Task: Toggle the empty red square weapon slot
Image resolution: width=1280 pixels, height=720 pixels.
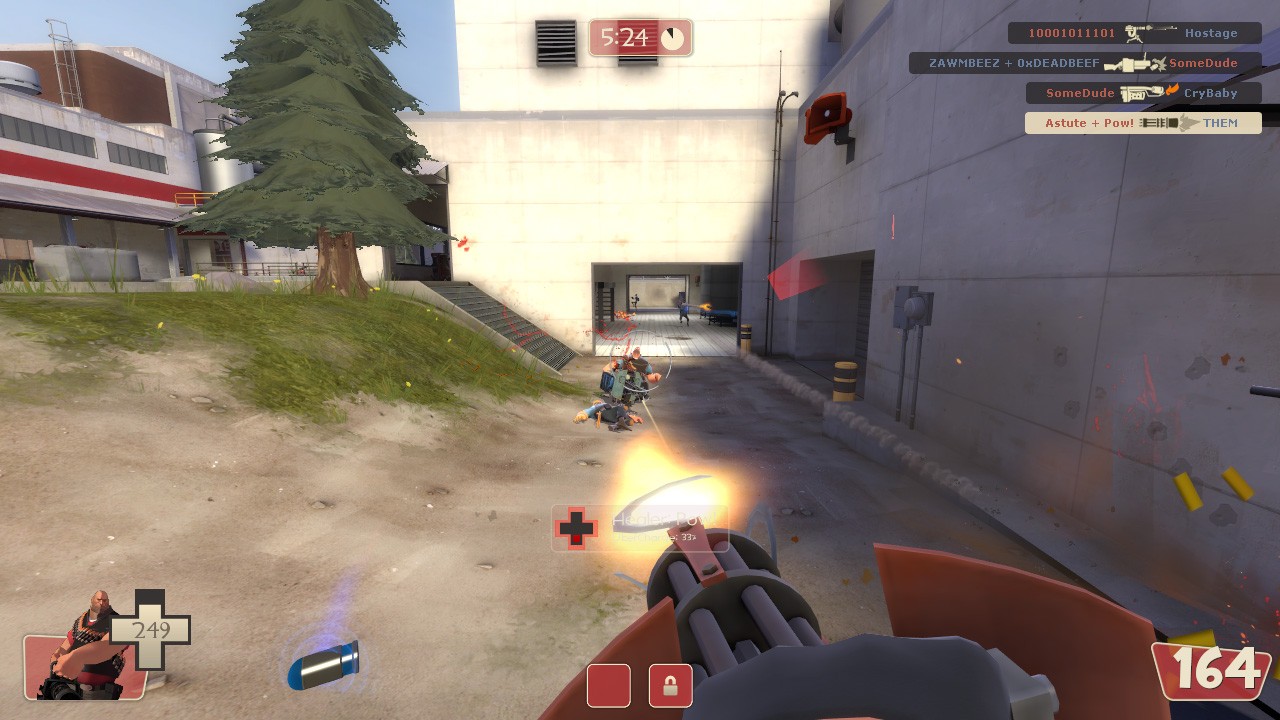Action: click(607, 687)
